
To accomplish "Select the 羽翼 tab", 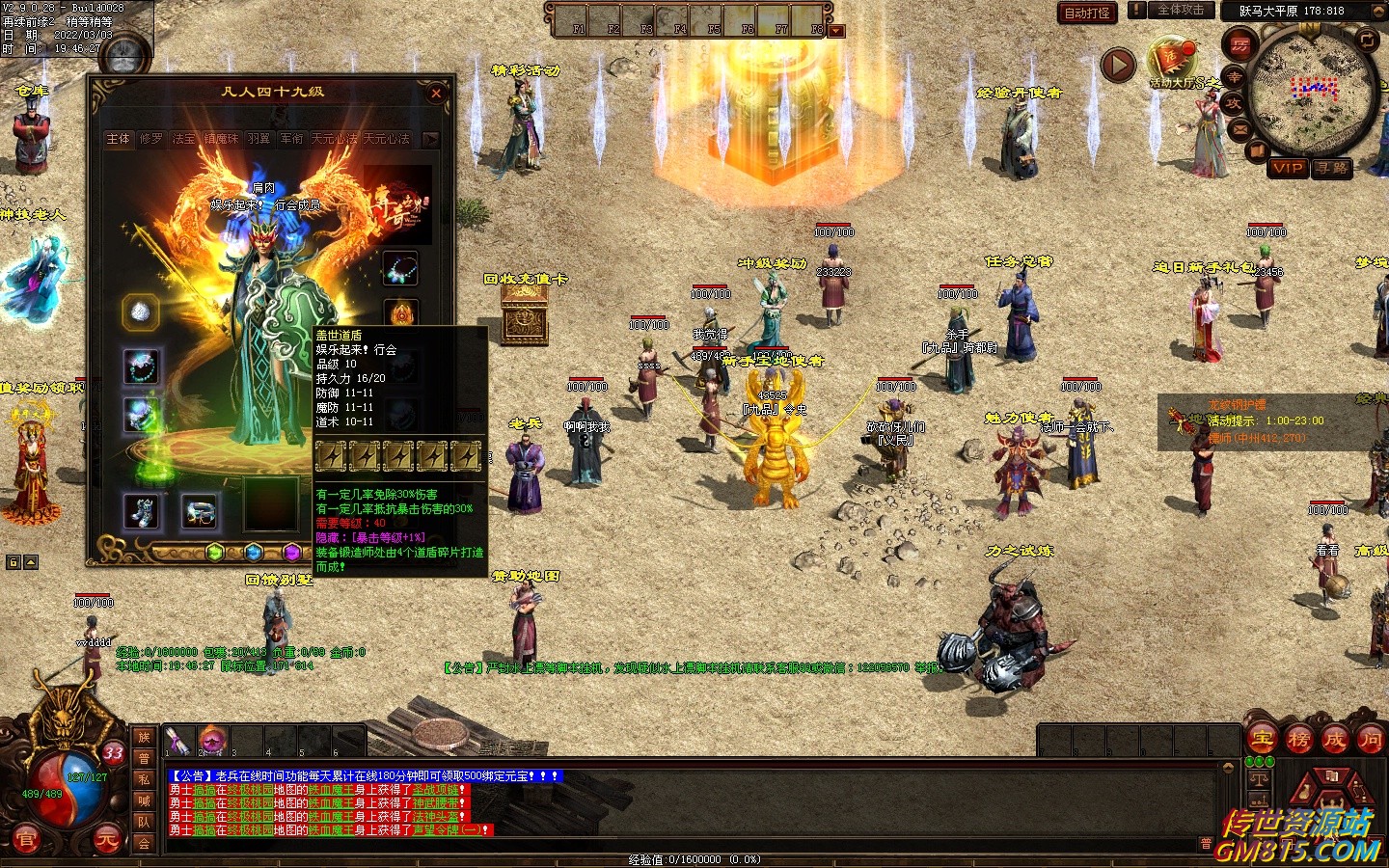I will (259, 139).
